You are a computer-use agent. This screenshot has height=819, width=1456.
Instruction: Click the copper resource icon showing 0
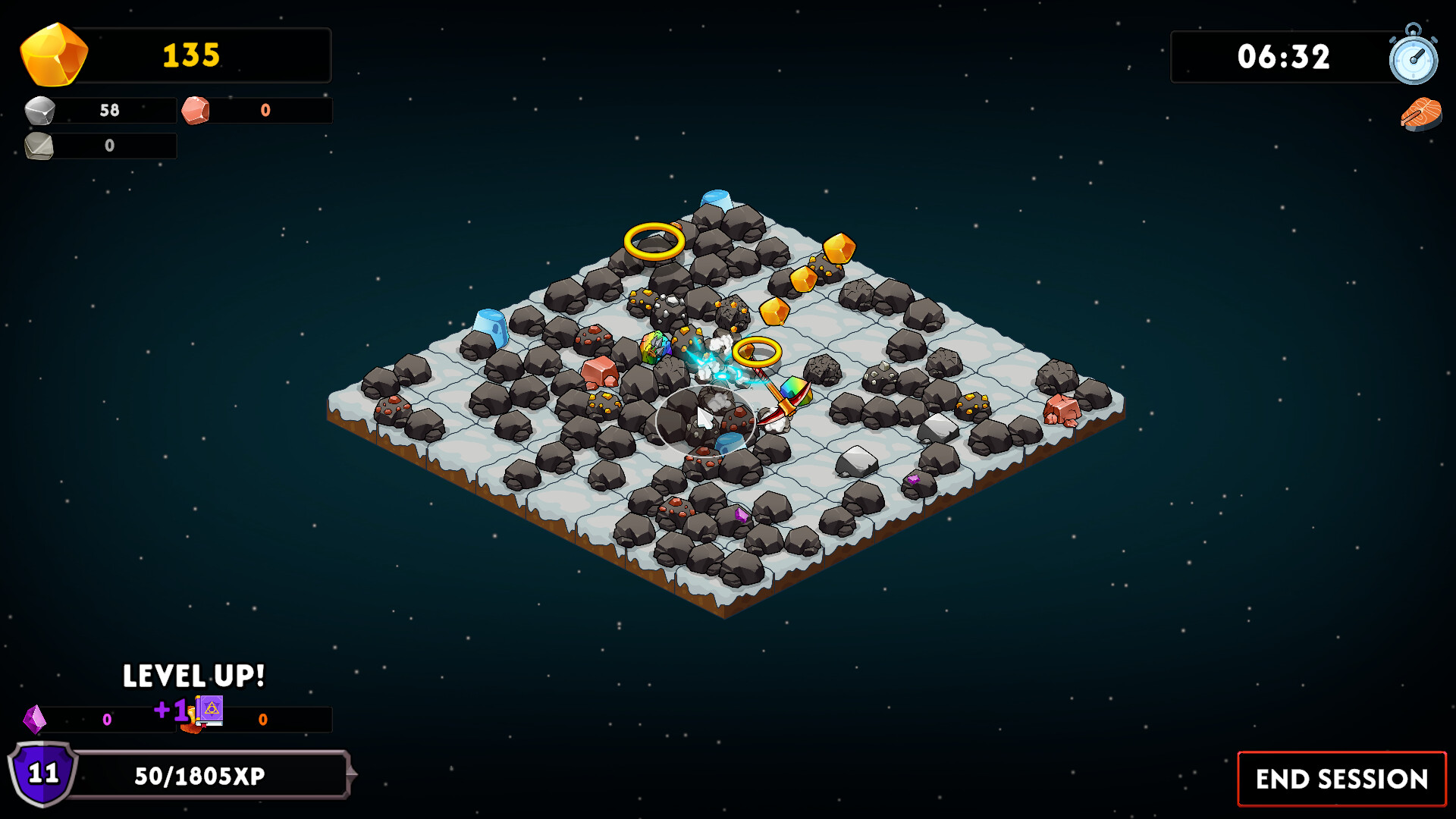click(196, 110)
